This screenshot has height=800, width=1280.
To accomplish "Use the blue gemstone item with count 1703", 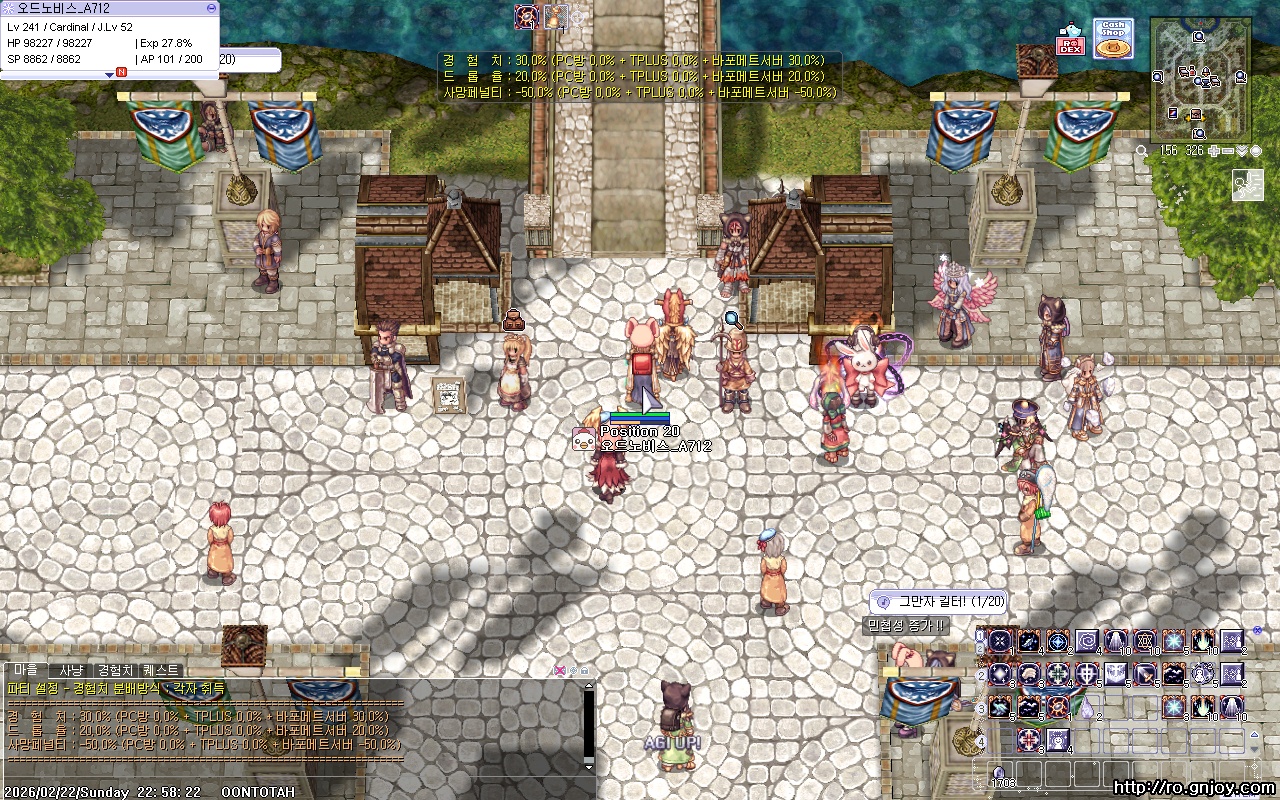I will (x=999, y=772).
